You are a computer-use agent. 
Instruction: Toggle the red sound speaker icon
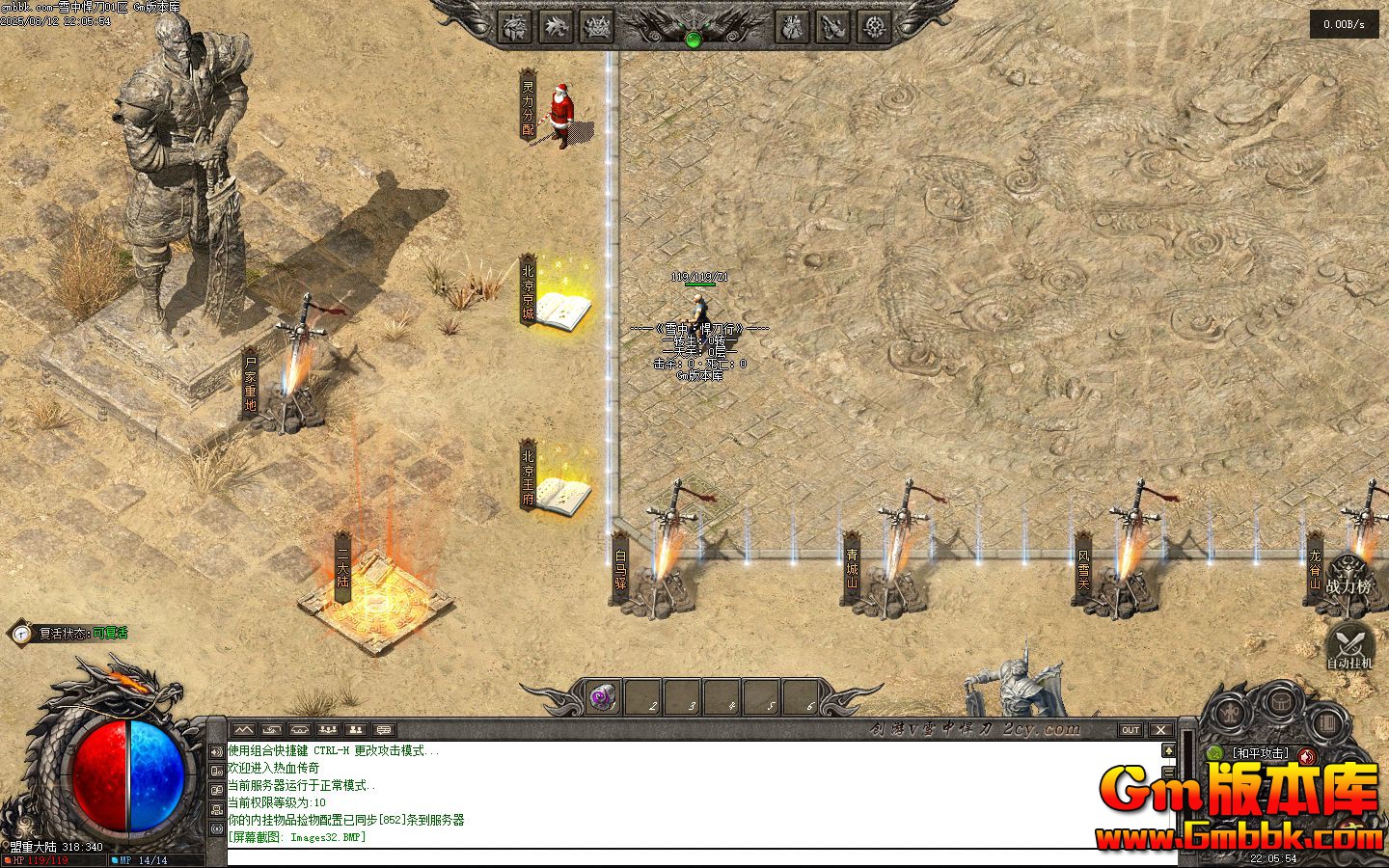coord(1307,755)
